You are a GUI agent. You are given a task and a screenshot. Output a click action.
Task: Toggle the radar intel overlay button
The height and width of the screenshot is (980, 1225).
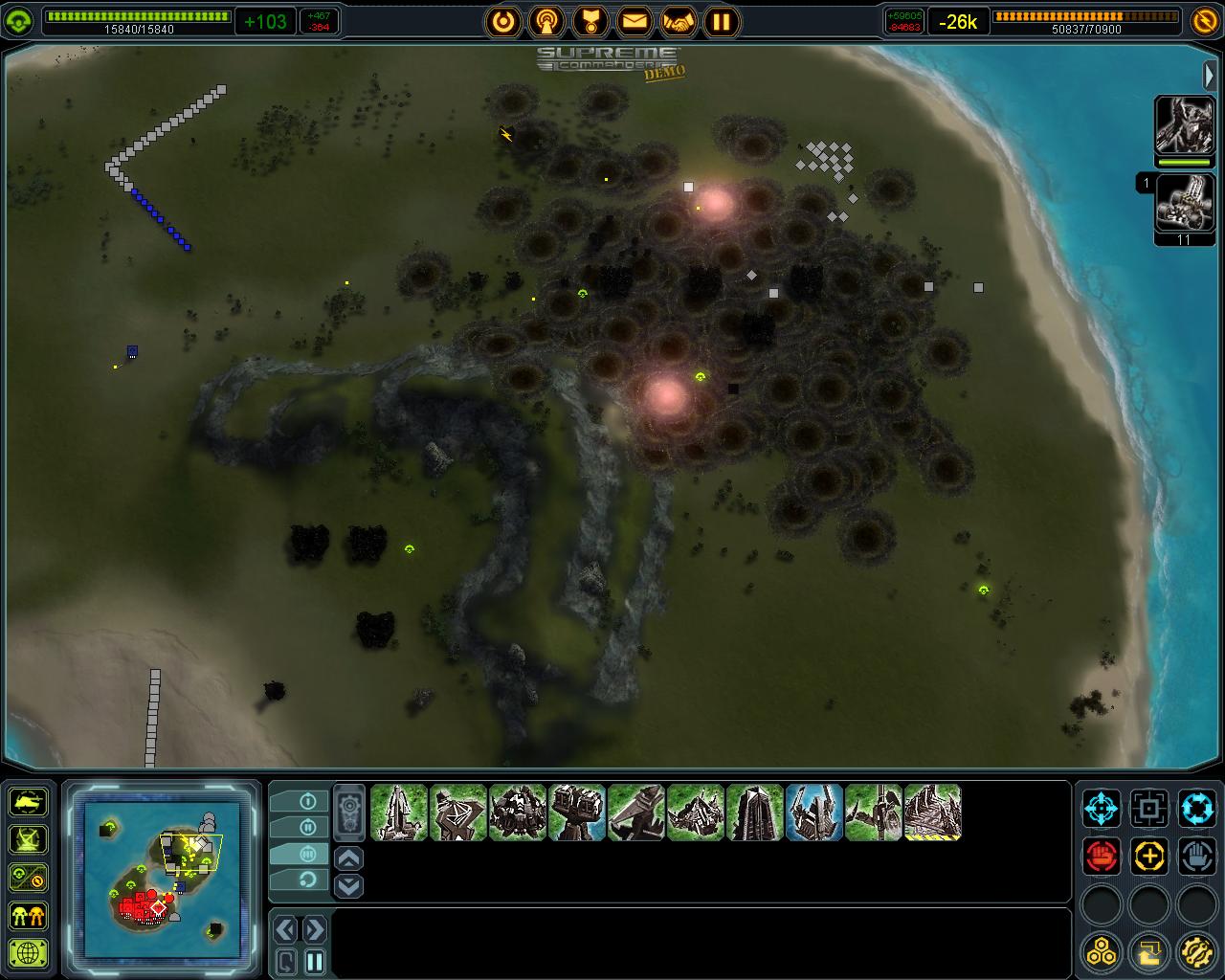pyautogui.click(x=29, y=838)
